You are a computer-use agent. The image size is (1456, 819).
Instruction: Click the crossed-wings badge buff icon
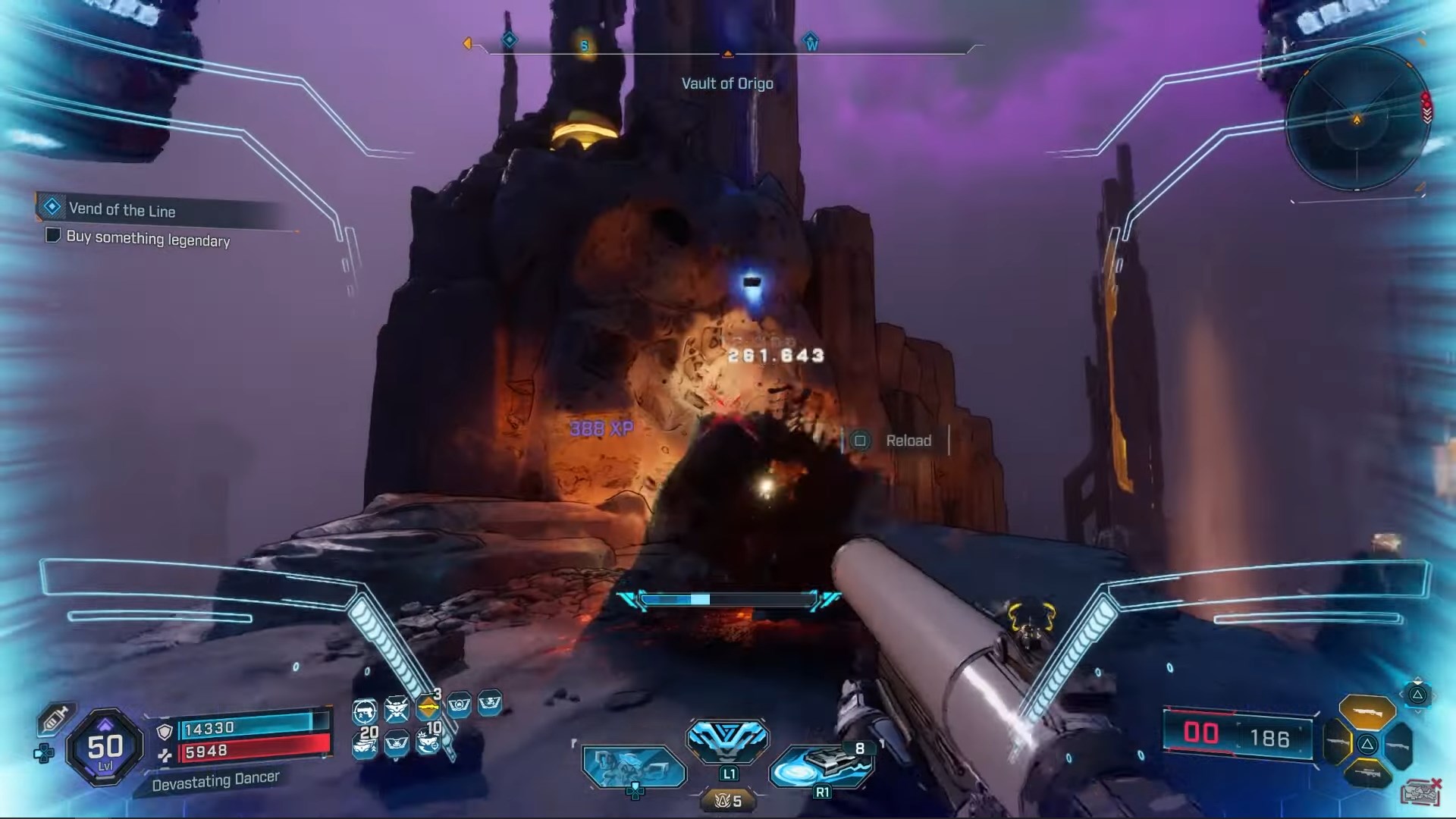click(398, 708)
